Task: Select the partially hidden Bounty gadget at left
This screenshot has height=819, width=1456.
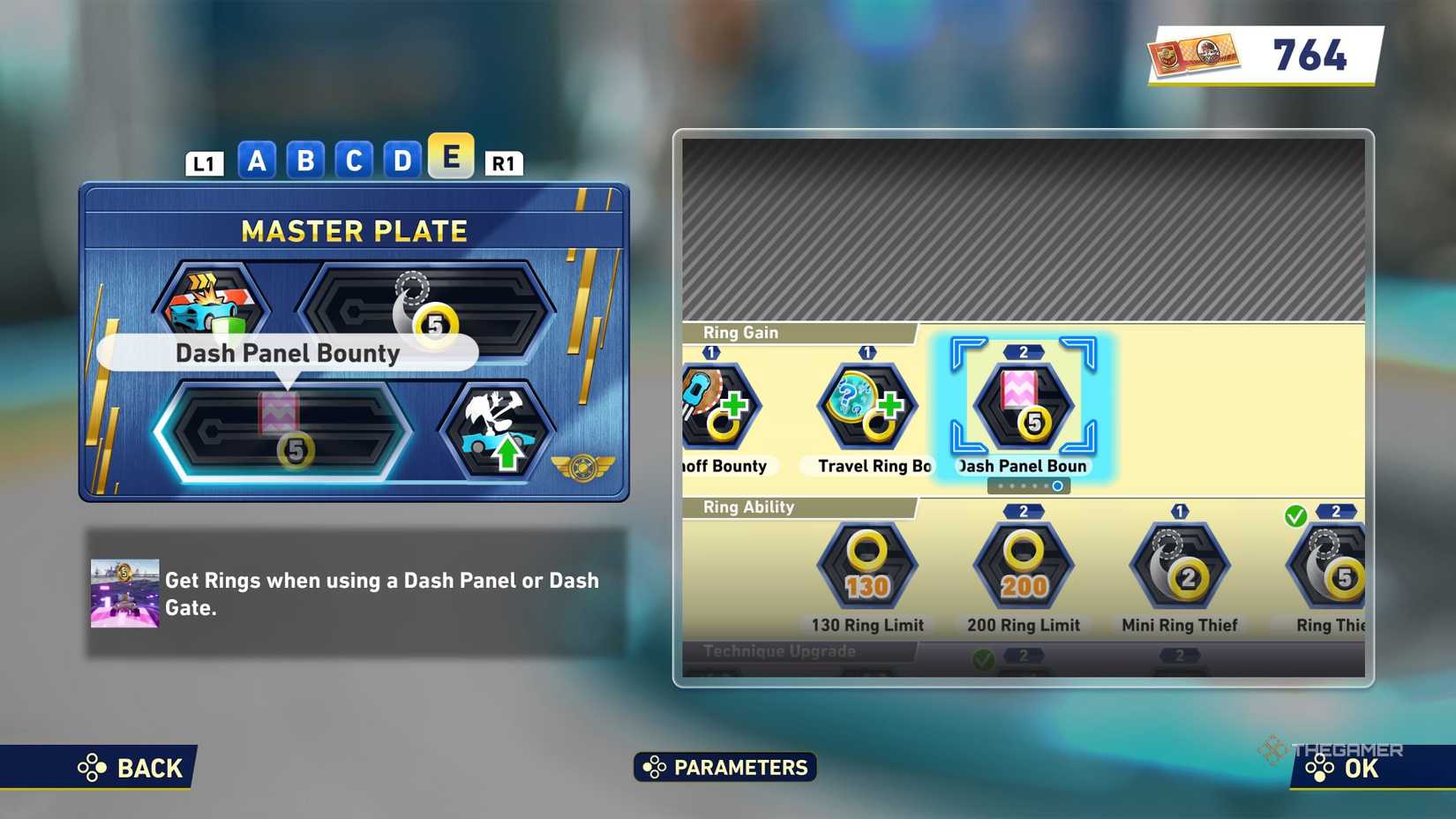Action: click(718, 407)
